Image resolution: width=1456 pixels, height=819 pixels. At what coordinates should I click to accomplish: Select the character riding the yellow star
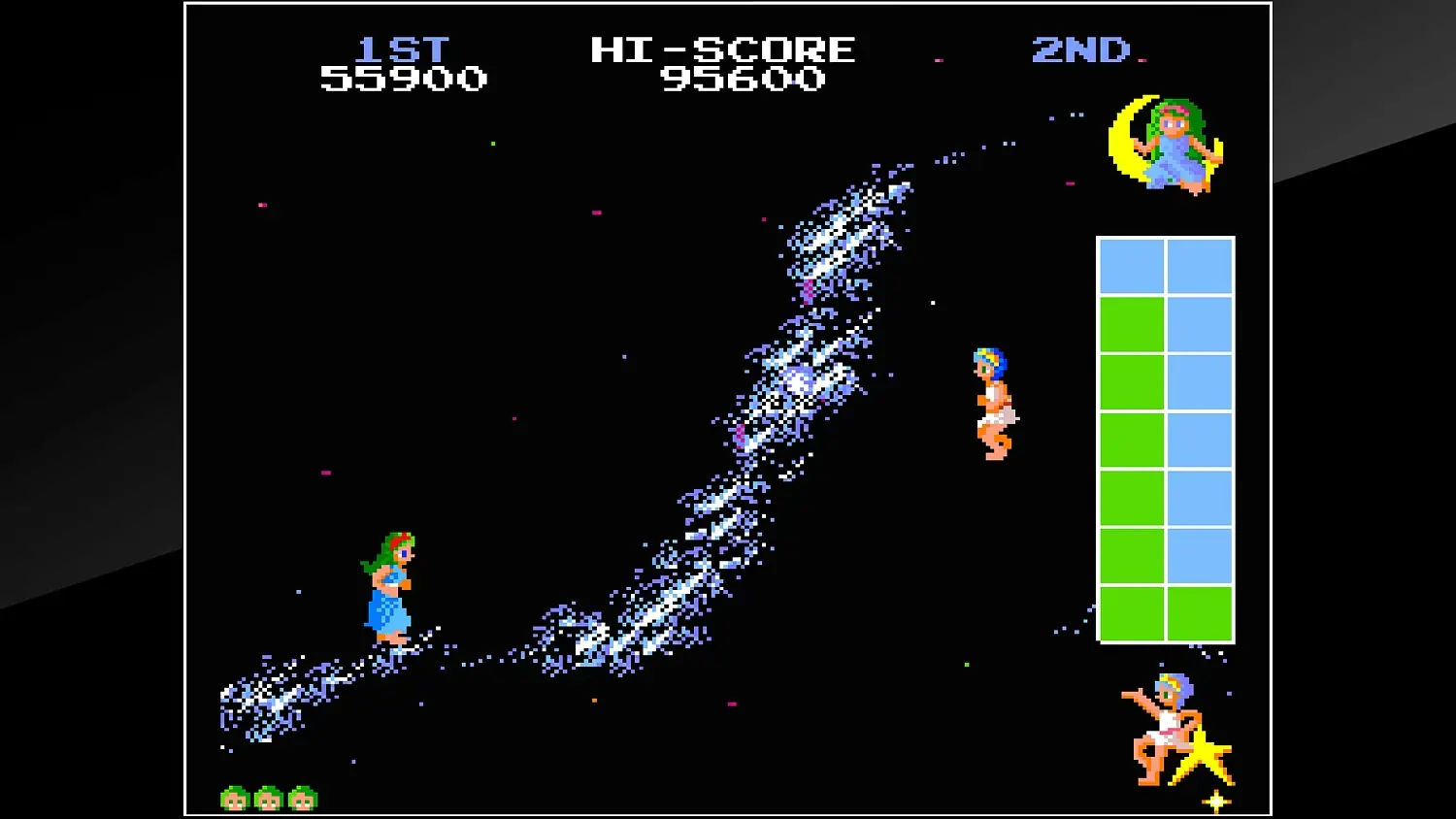(x=1165, y=728)
